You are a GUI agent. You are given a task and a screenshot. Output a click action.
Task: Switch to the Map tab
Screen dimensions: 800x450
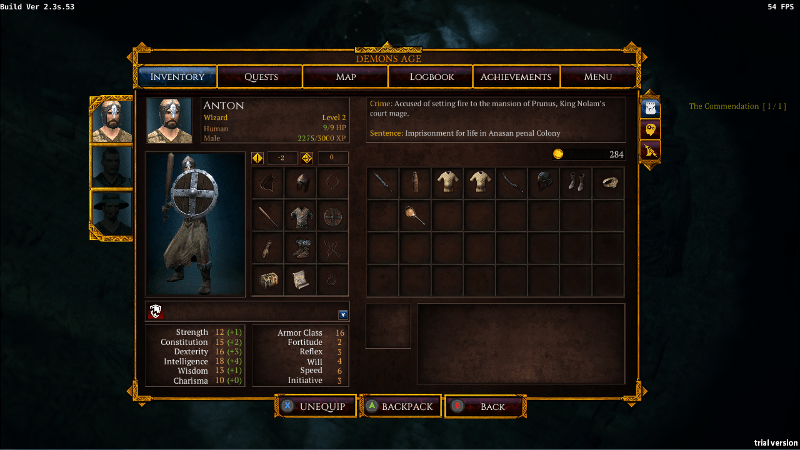346,77
